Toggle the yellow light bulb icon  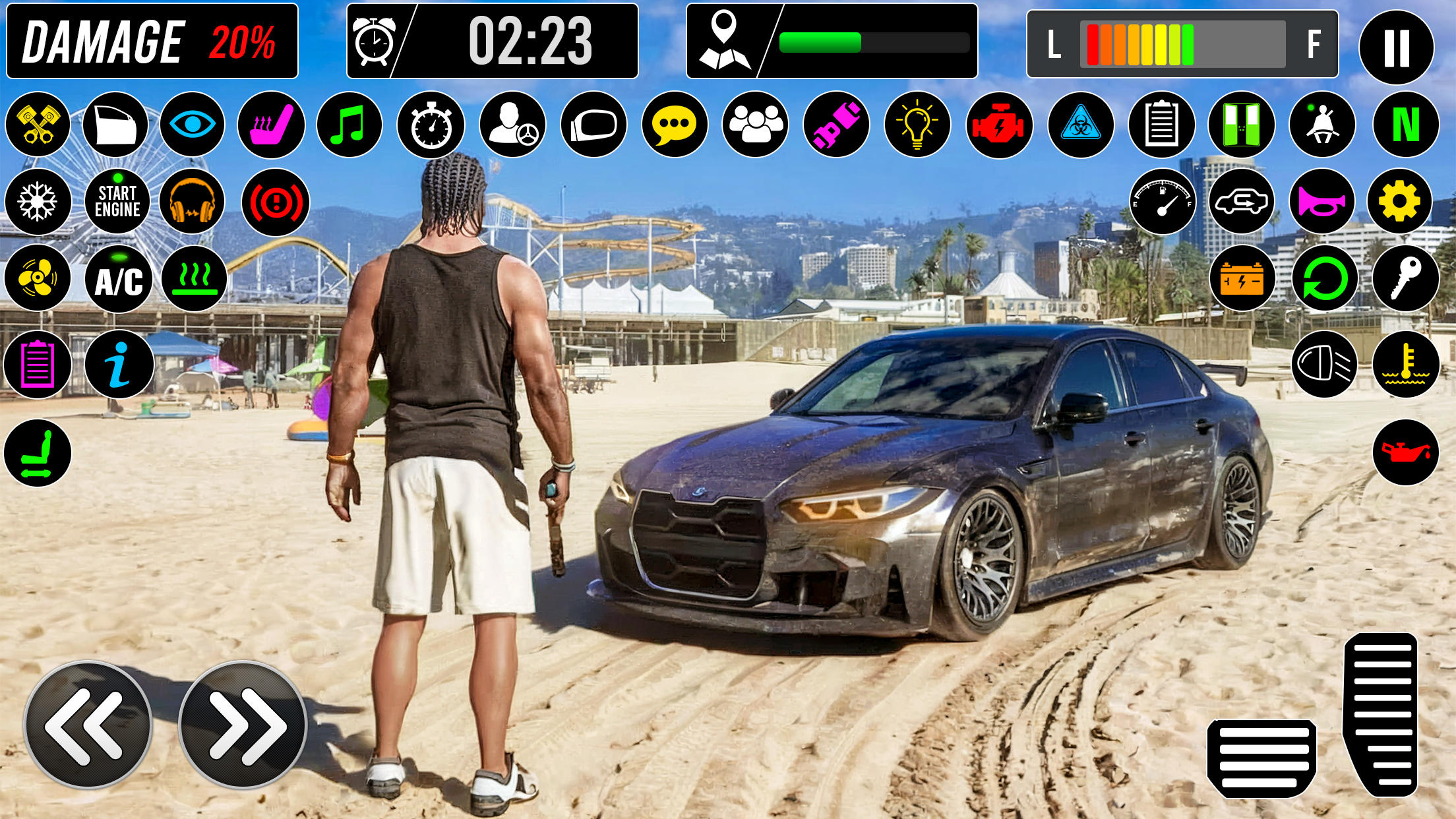pos(917,125)
